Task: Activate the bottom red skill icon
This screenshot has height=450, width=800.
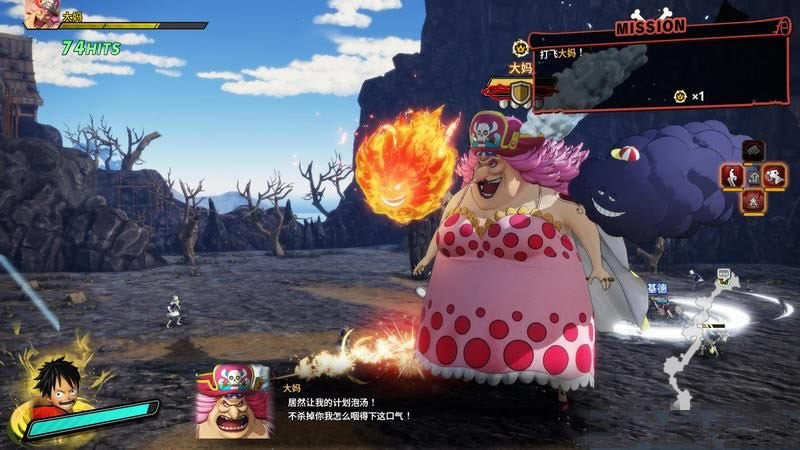Action: click(754, 199)
